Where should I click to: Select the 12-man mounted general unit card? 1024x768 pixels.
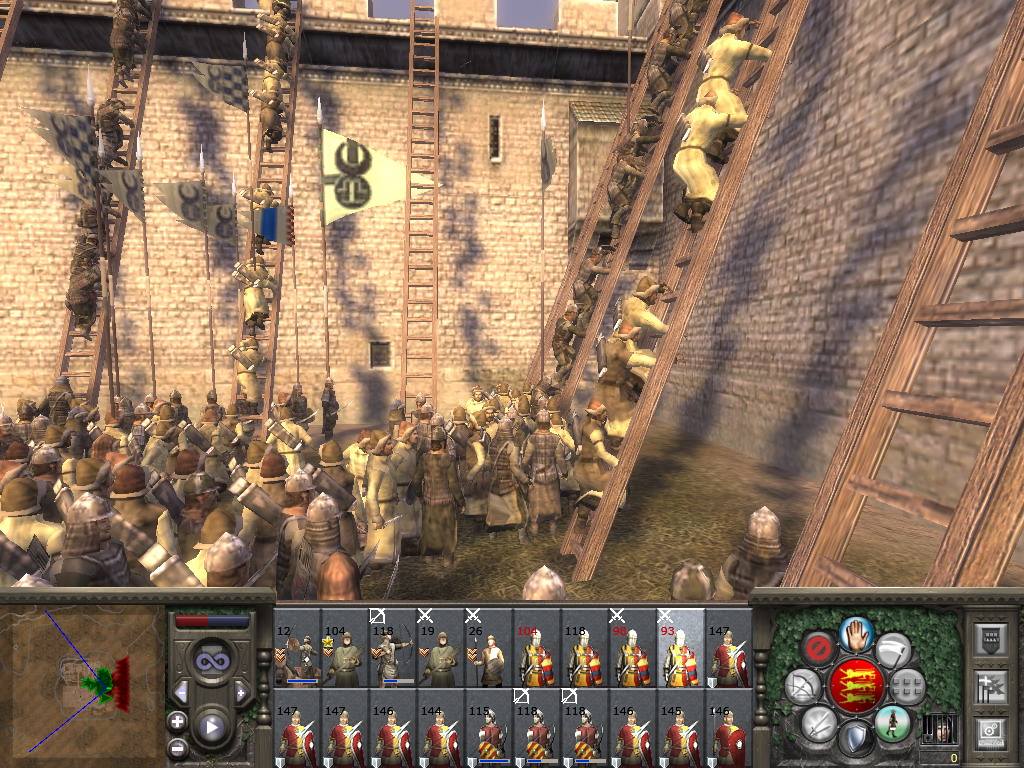(297, 649)
